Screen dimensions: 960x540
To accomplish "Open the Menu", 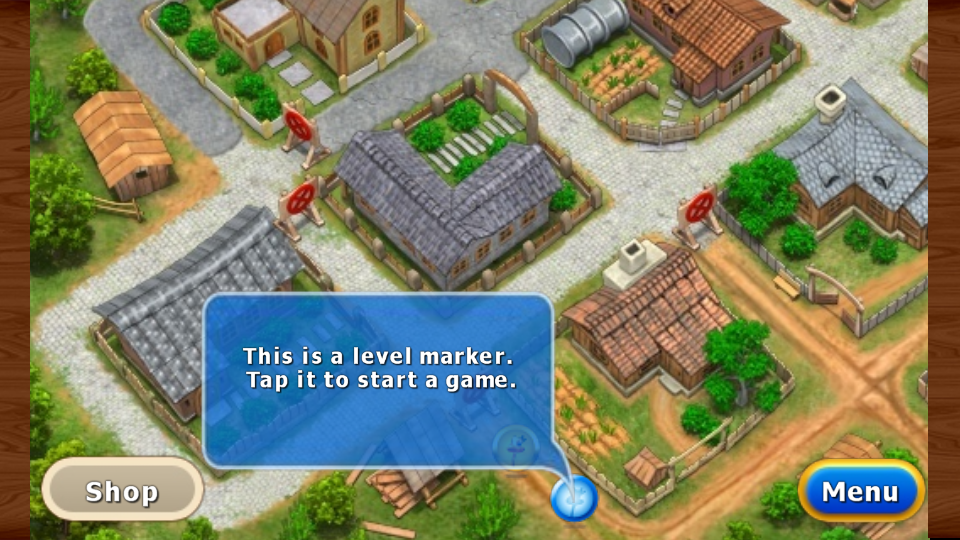I will click(860, 491).
